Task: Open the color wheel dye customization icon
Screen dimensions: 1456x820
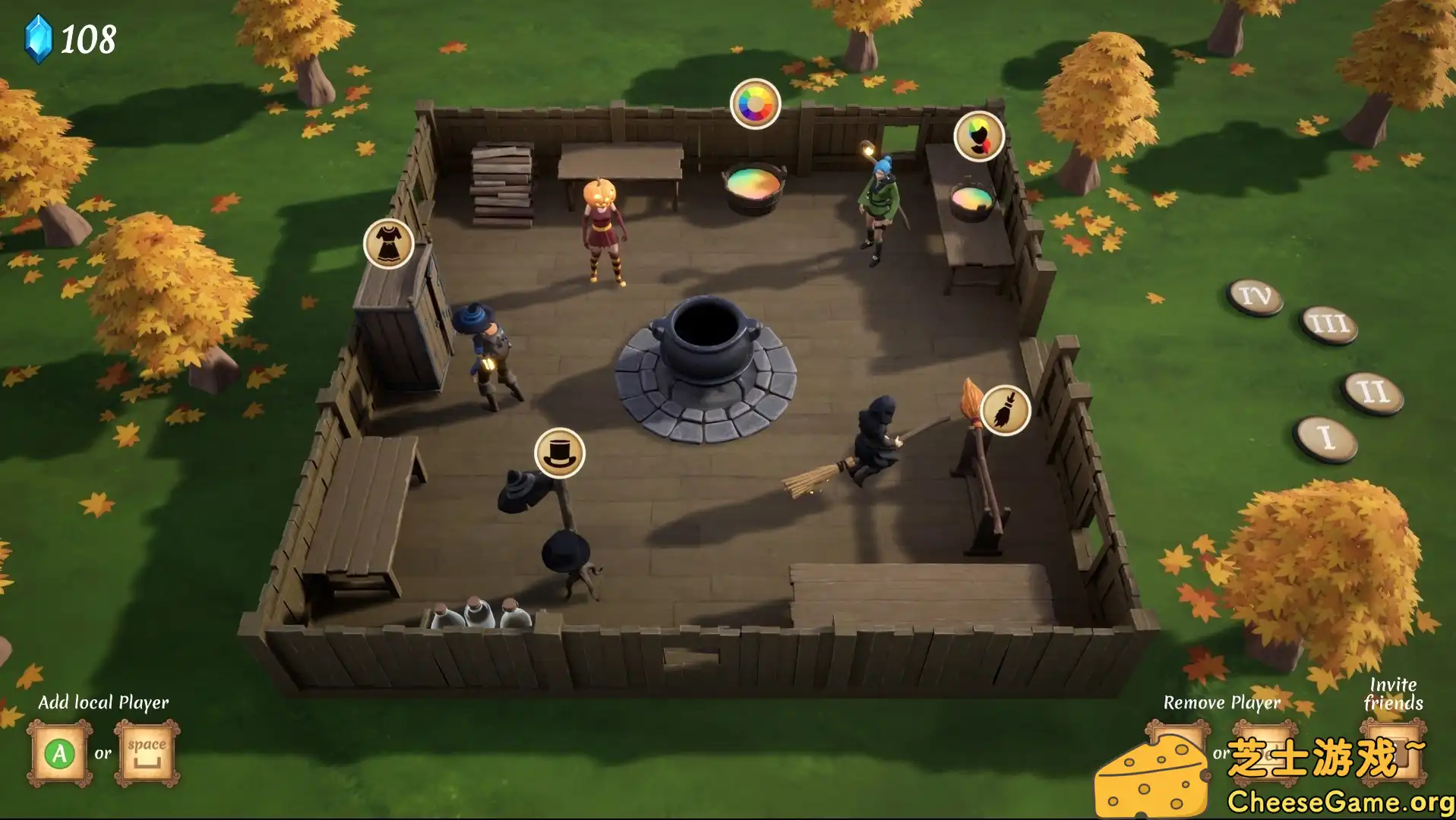Action: 754,102
